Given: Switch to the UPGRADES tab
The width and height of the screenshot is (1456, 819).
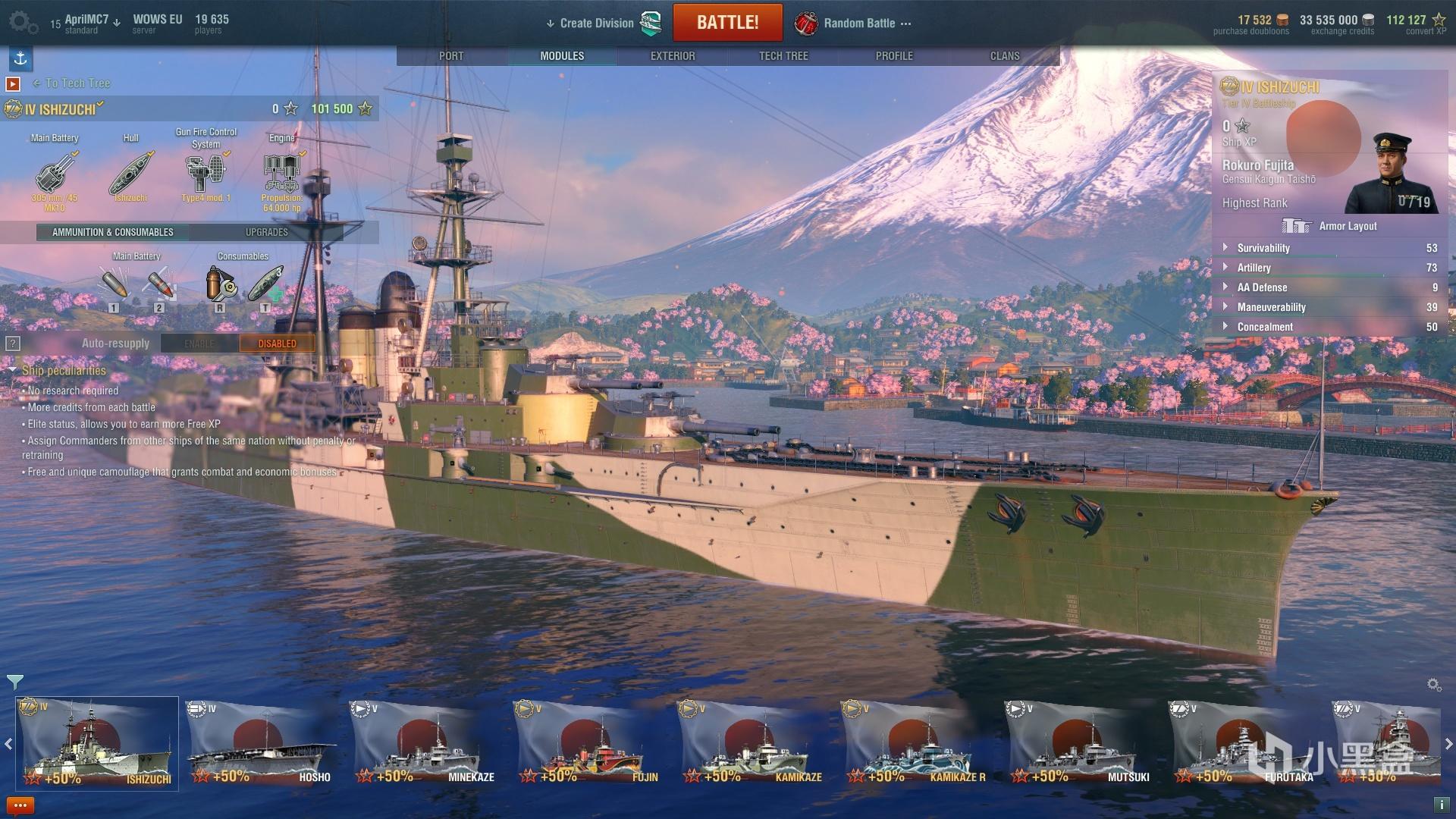Looking at the screenshot, I should pyautogui.click(x=267, y=232).
